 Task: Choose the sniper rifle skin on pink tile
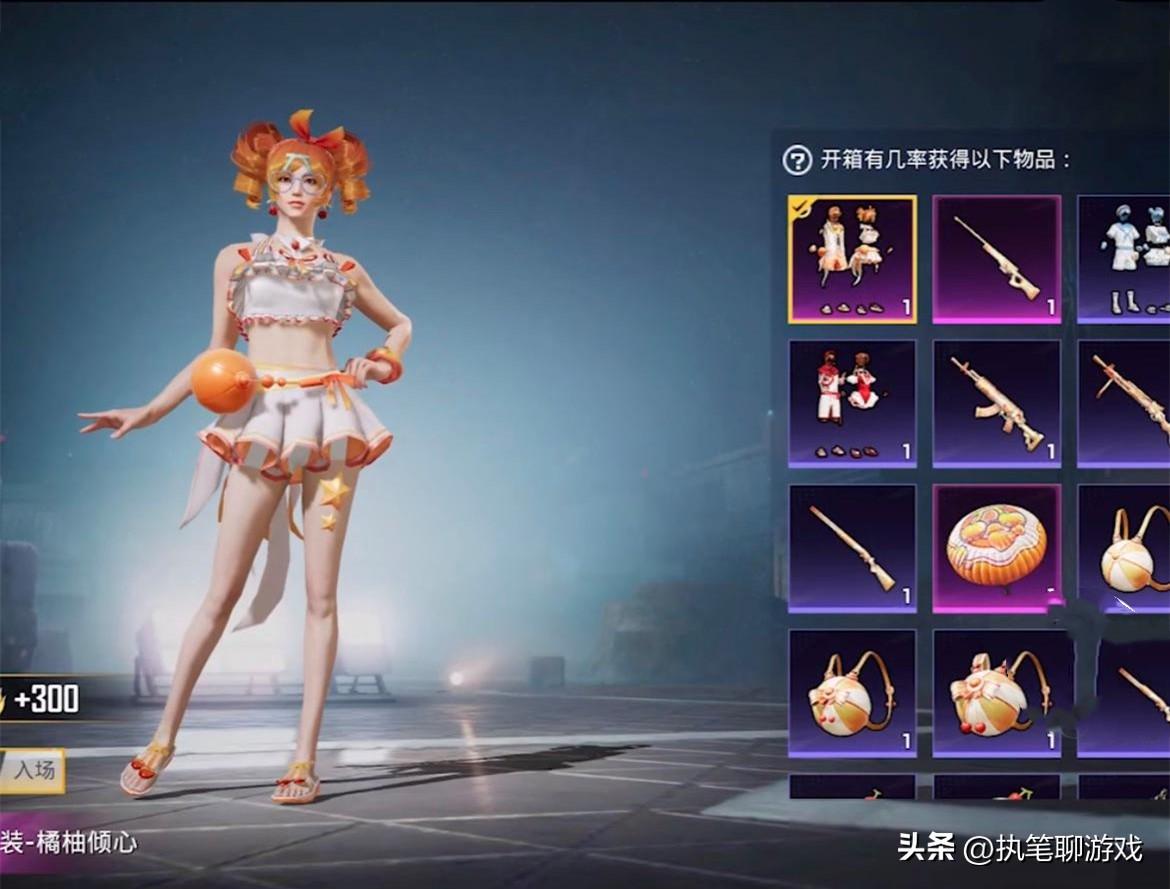996,259
